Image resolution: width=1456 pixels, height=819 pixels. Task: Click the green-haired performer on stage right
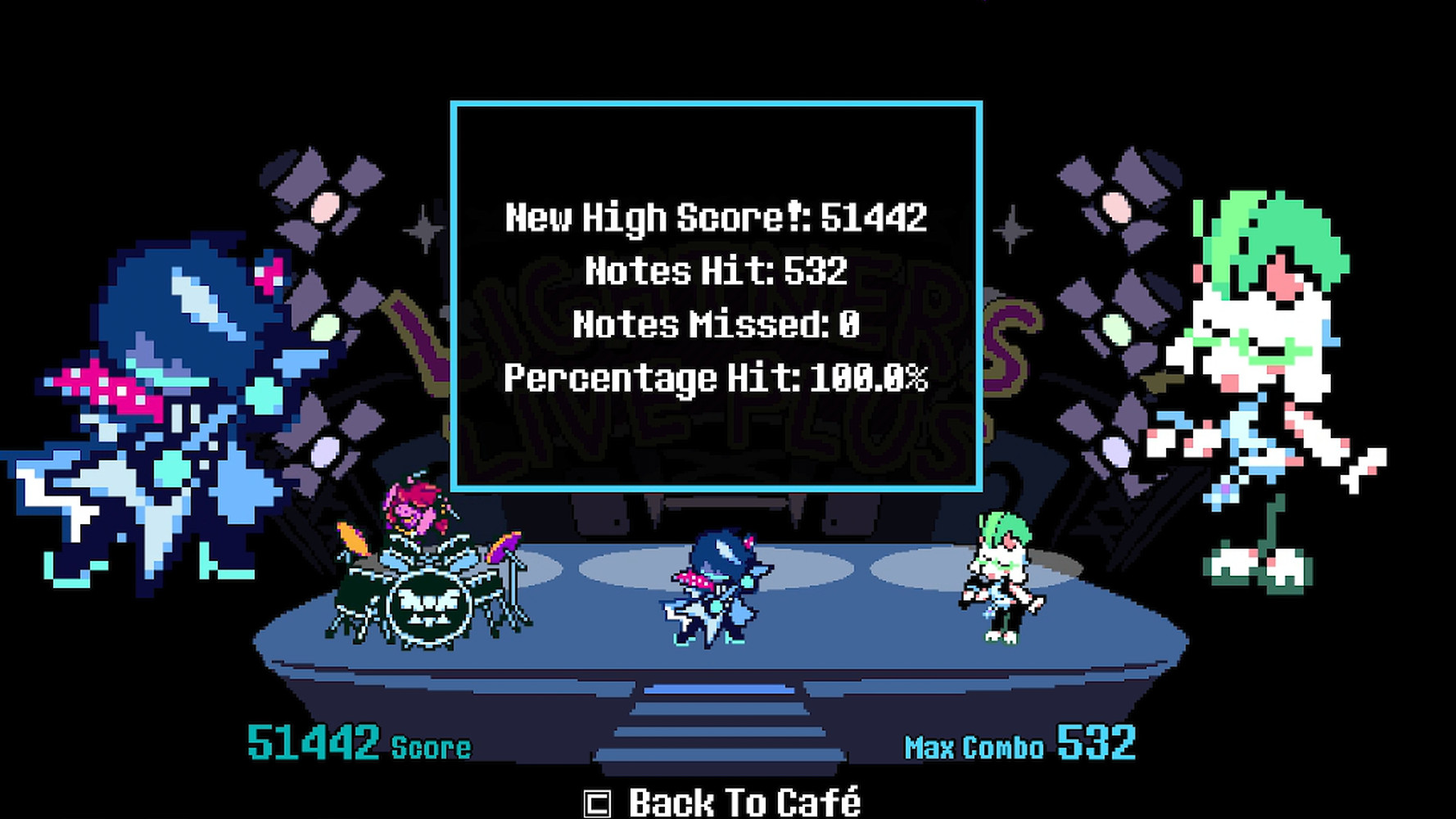1003,573
